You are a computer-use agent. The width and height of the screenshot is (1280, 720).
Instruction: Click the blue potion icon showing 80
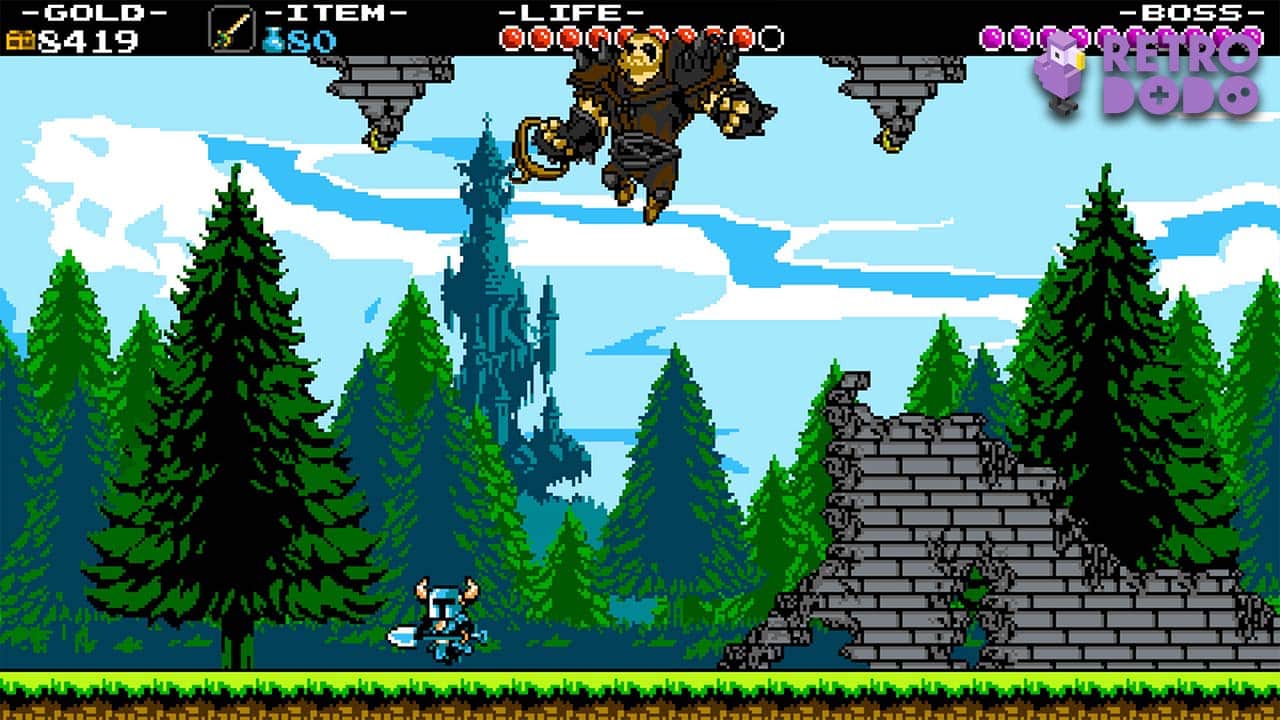pyautogui.click(x=271, y=38)
